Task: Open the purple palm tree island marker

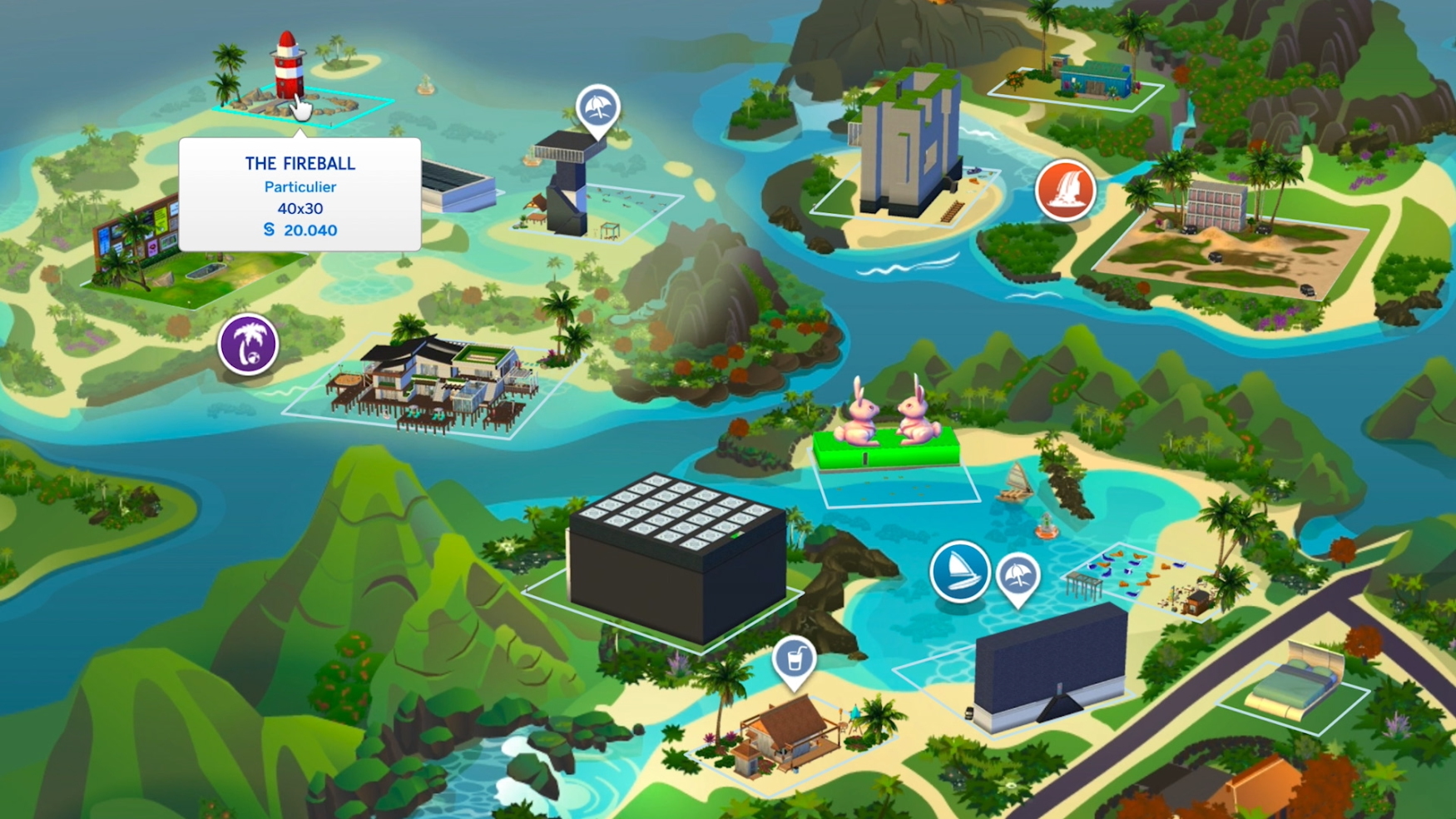Action: point(248,344)
